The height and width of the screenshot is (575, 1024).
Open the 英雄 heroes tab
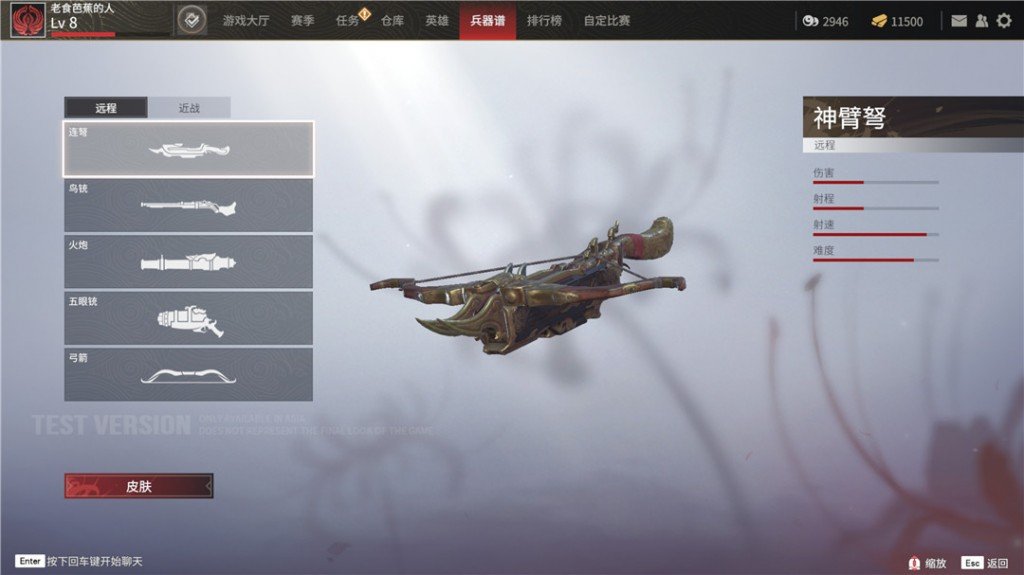437,20
